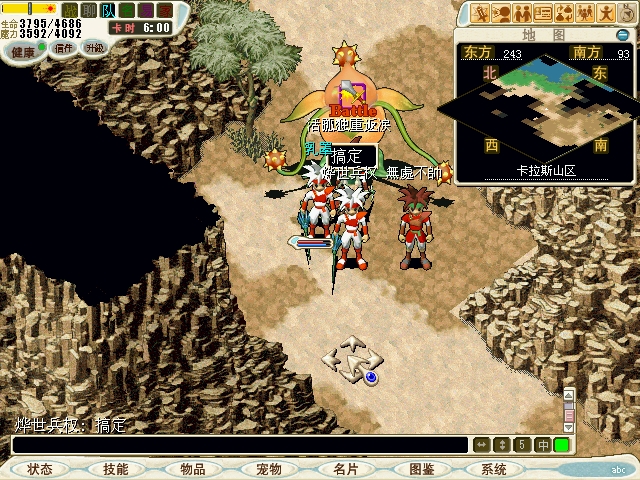Click the 健康 health button

click(22, 50)
